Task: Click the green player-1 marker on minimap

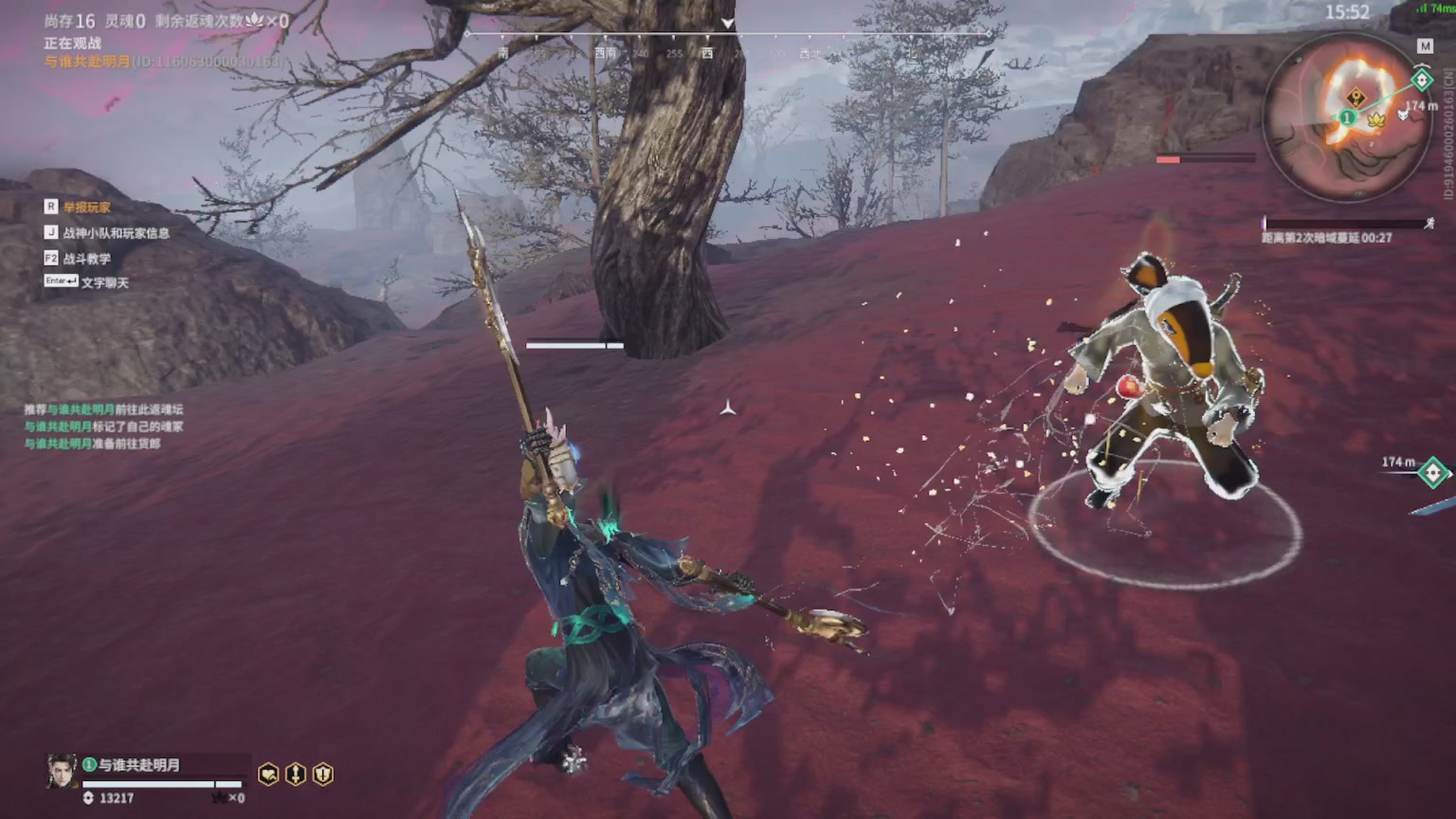Action: tap(1347, 118)
